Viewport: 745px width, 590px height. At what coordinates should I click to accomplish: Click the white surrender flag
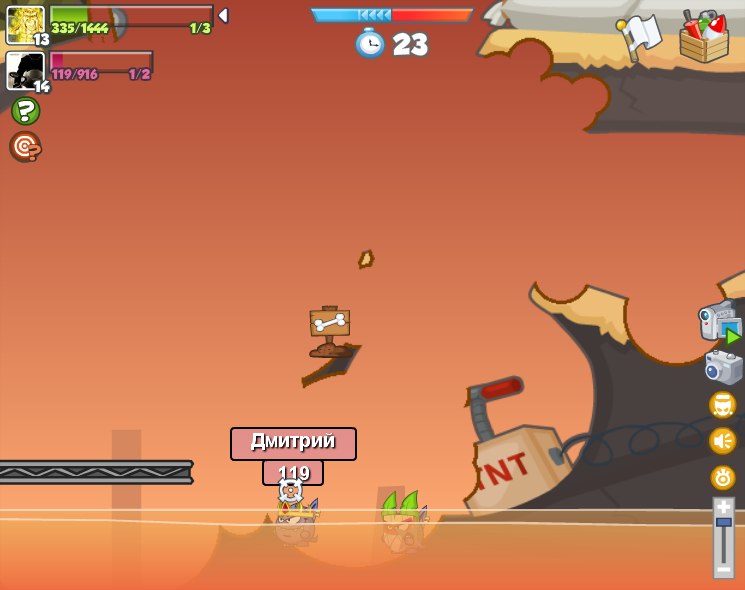click(640, 36)
